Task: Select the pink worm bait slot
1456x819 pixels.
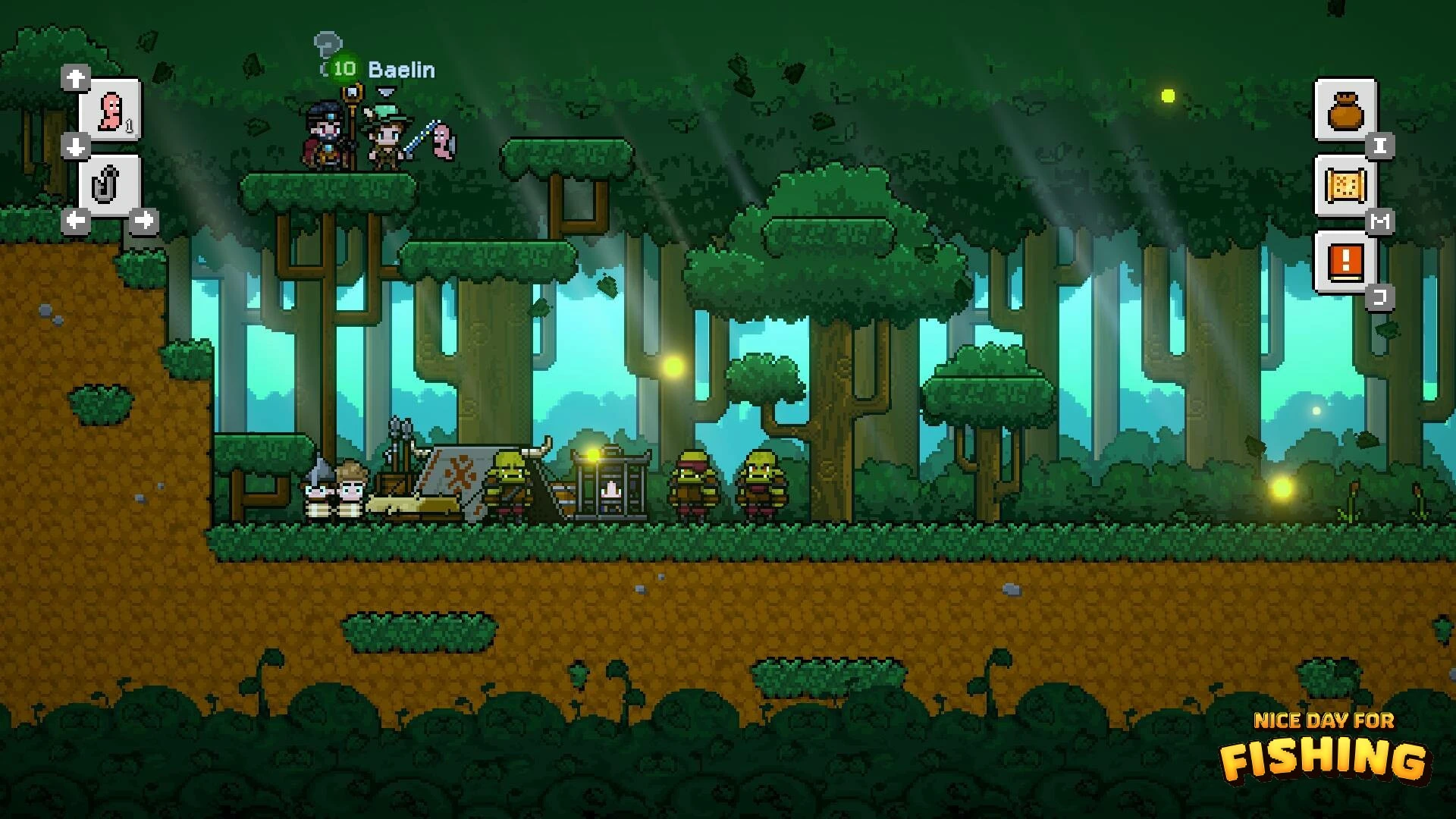Action: 111,111
